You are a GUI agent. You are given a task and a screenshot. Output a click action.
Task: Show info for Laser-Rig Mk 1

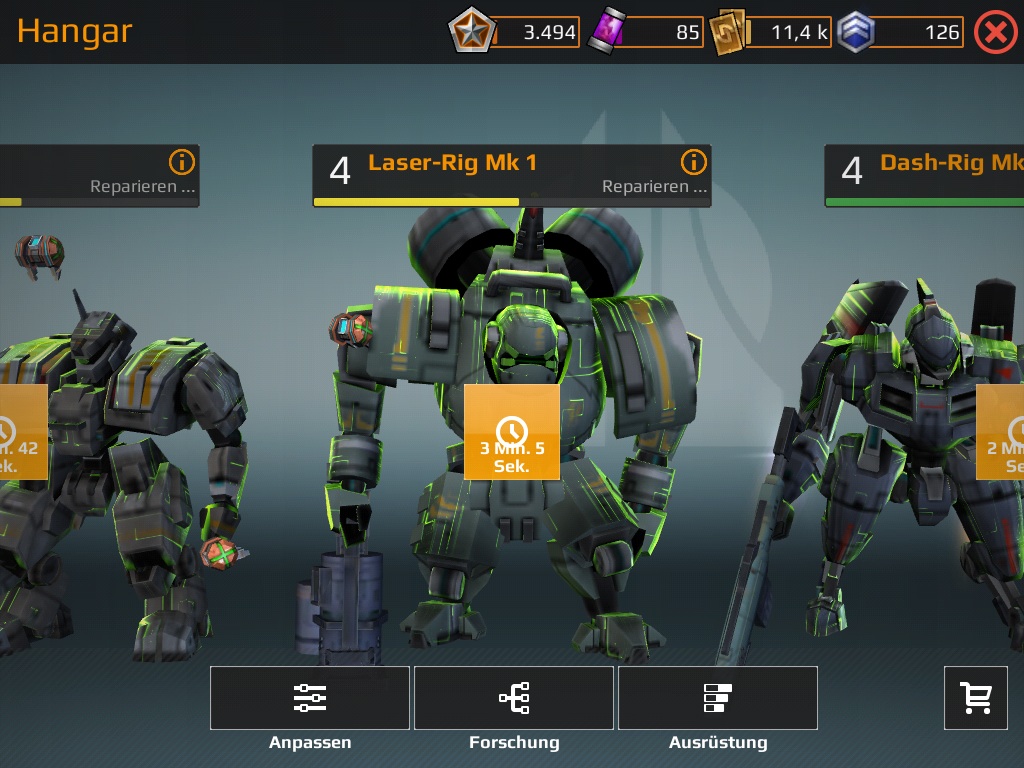click(x=693, y=162)
